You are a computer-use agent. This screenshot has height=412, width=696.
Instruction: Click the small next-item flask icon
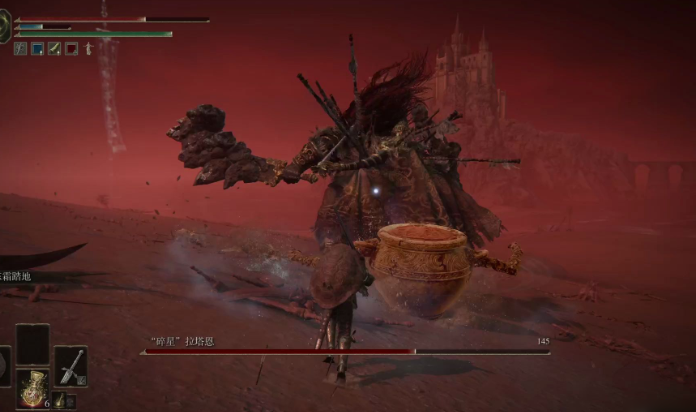click(x=59, y=401)
